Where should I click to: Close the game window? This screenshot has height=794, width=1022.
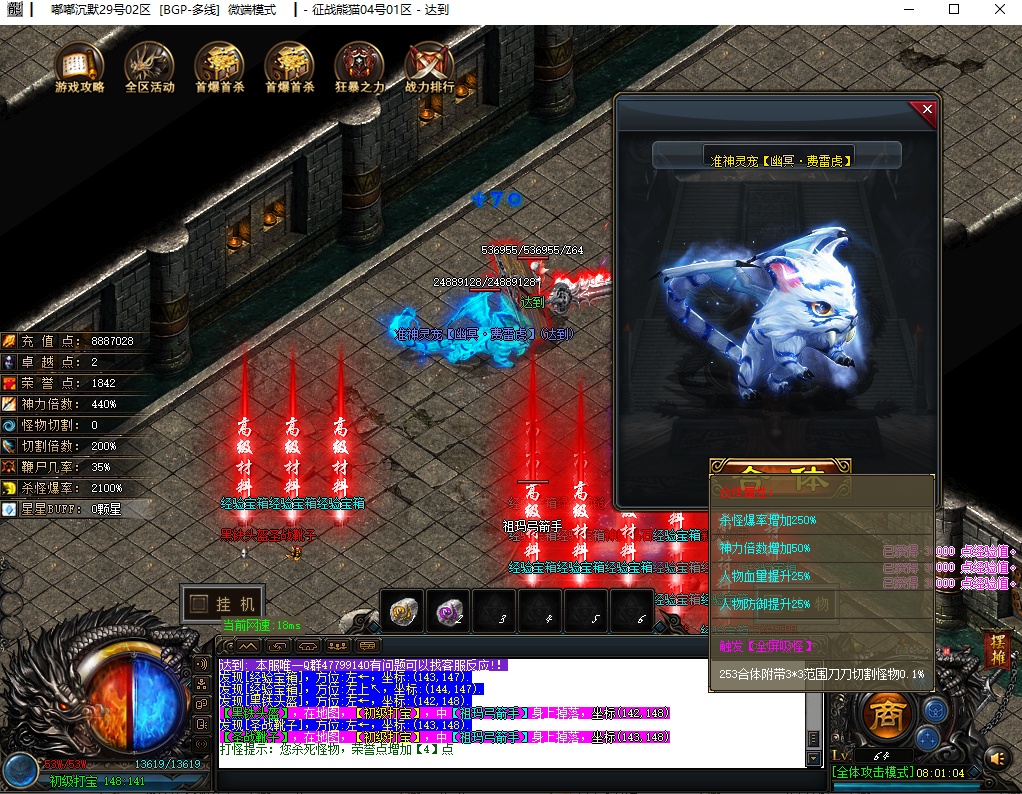pos(999,10)
